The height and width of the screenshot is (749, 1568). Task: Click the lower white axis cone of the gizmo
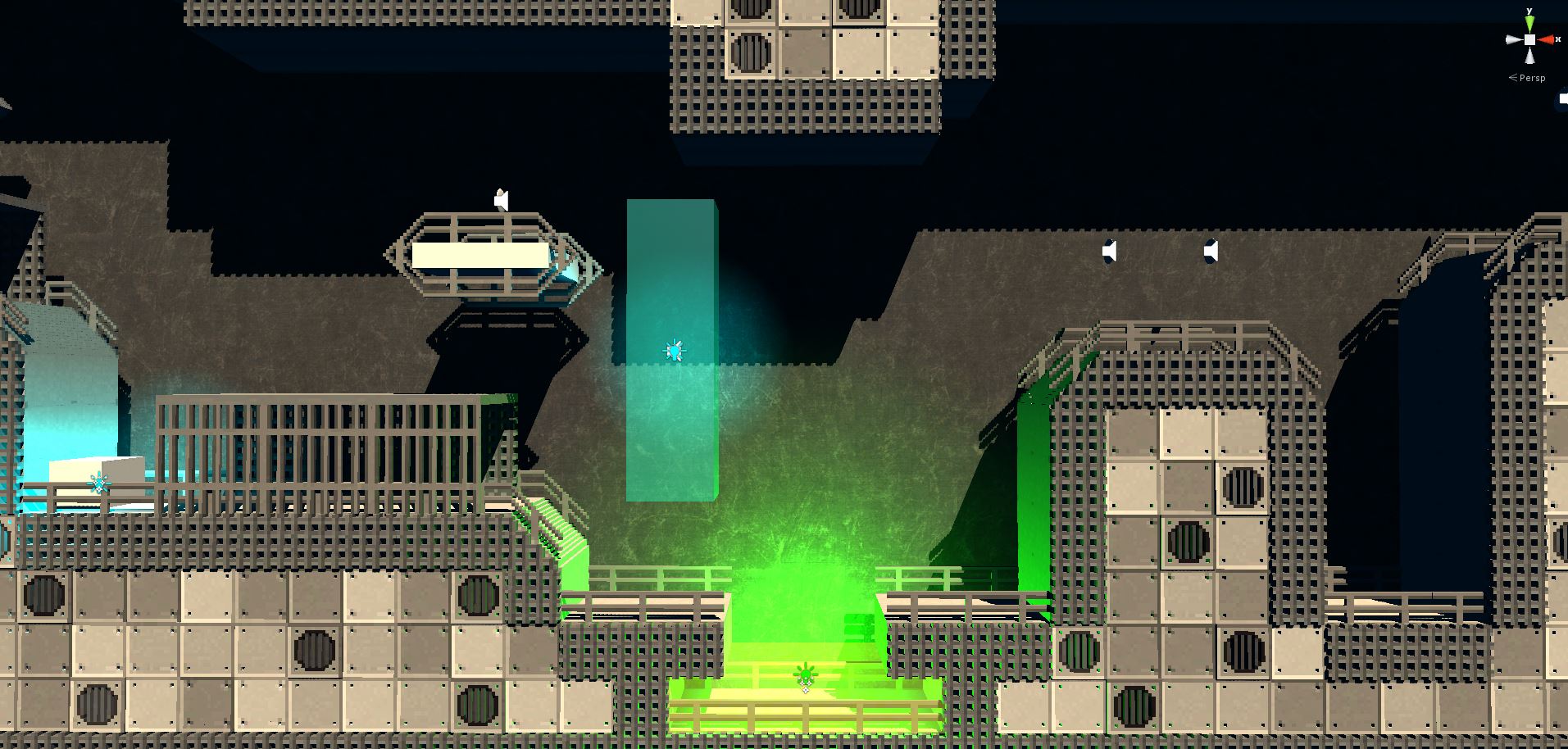[1529, 56]
